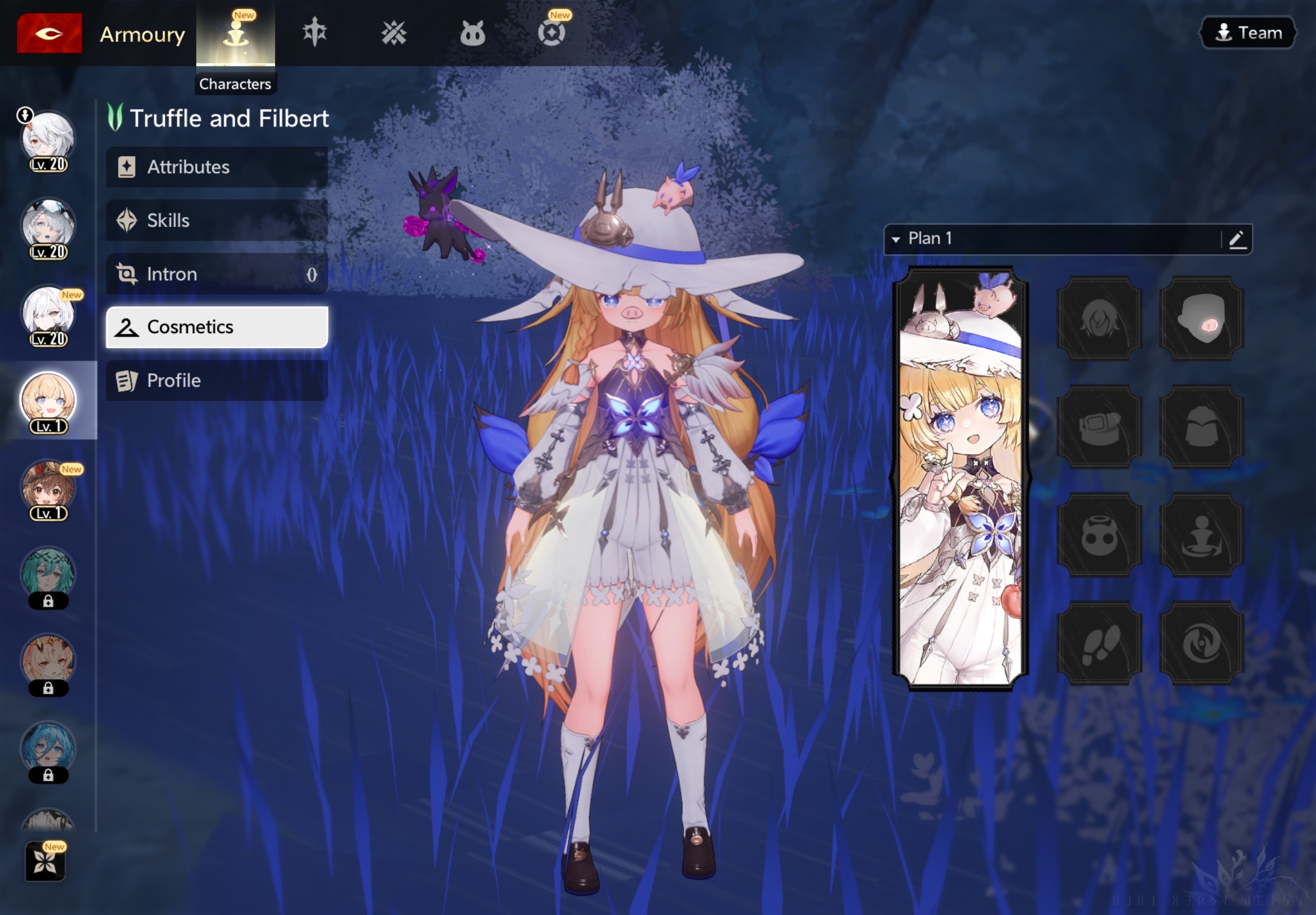Select the Skills menu entry
Viewport: 1316px width, 915px height.
[x=216, y=220]
